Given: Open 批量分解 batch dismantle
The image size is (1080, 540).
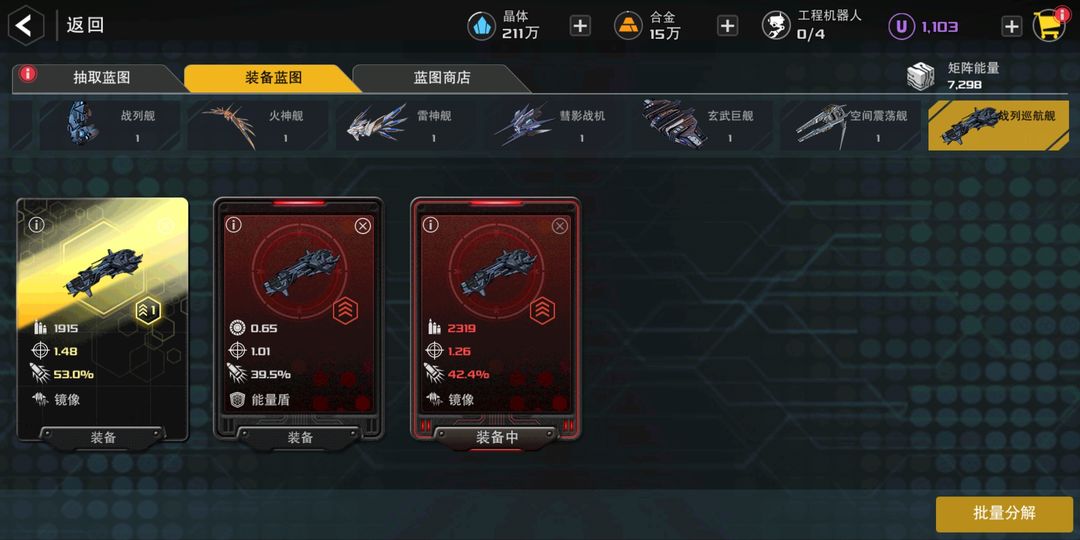Looking at the screenshot, I should [1004, 513].
